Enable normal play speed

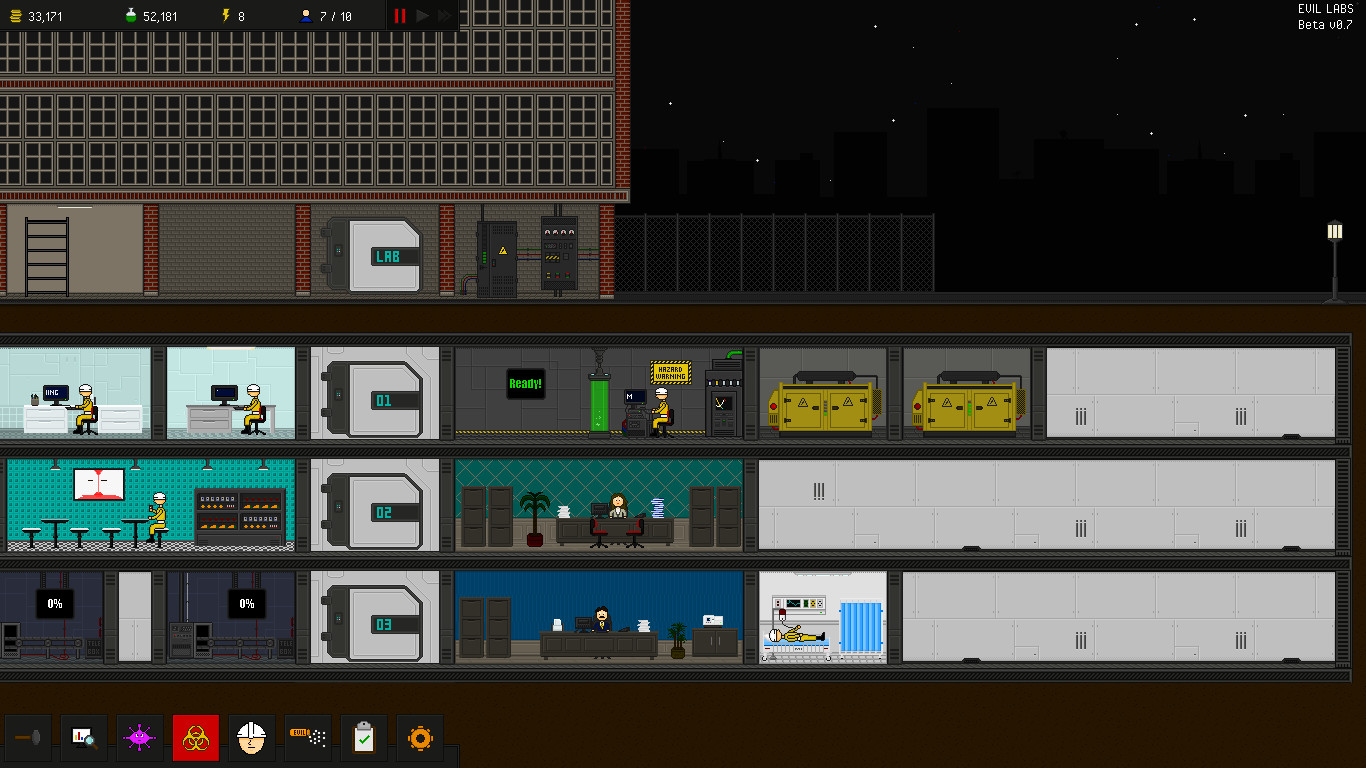coord(422,15)
